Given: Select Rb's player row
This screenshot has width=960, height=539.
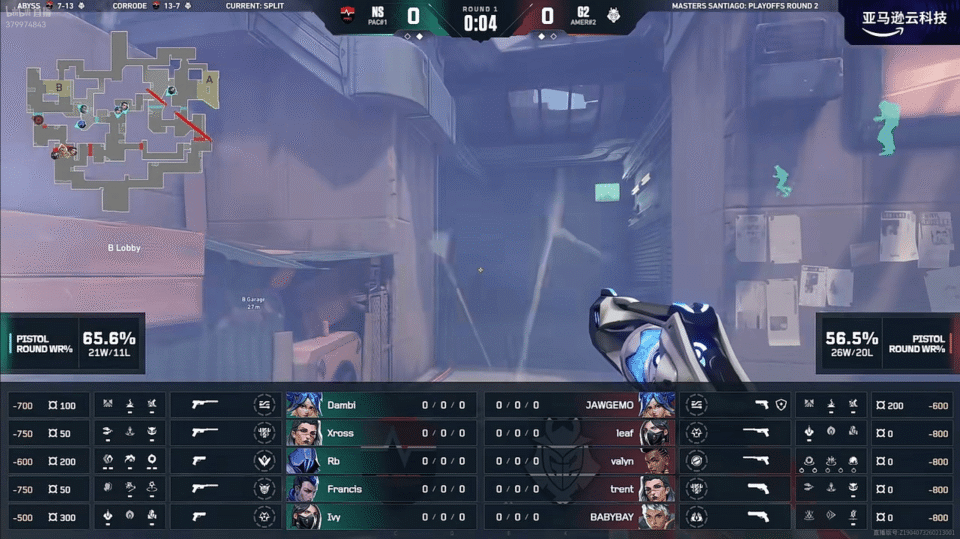Looking at the screenshot, I should 380,461.
